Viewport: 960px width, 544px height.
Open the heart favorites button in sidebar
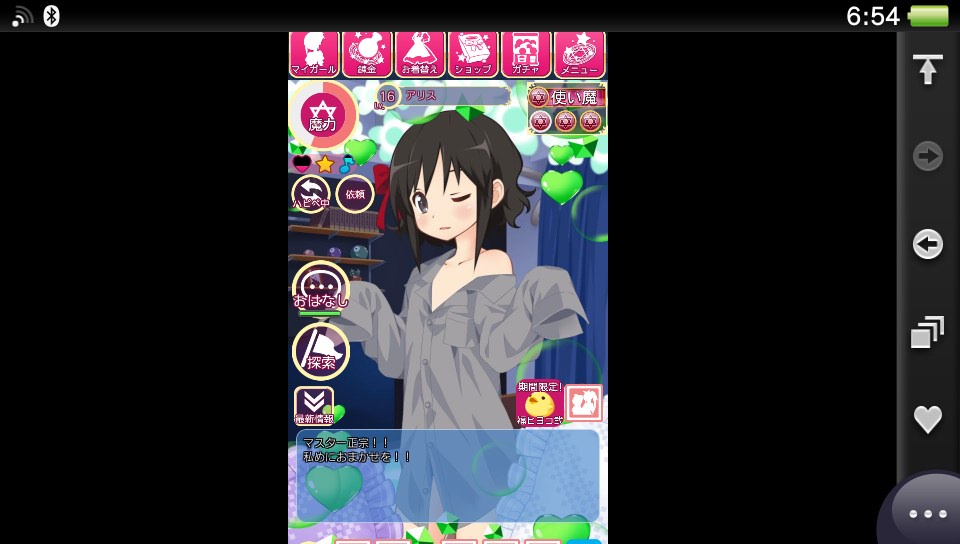(928, 419)
